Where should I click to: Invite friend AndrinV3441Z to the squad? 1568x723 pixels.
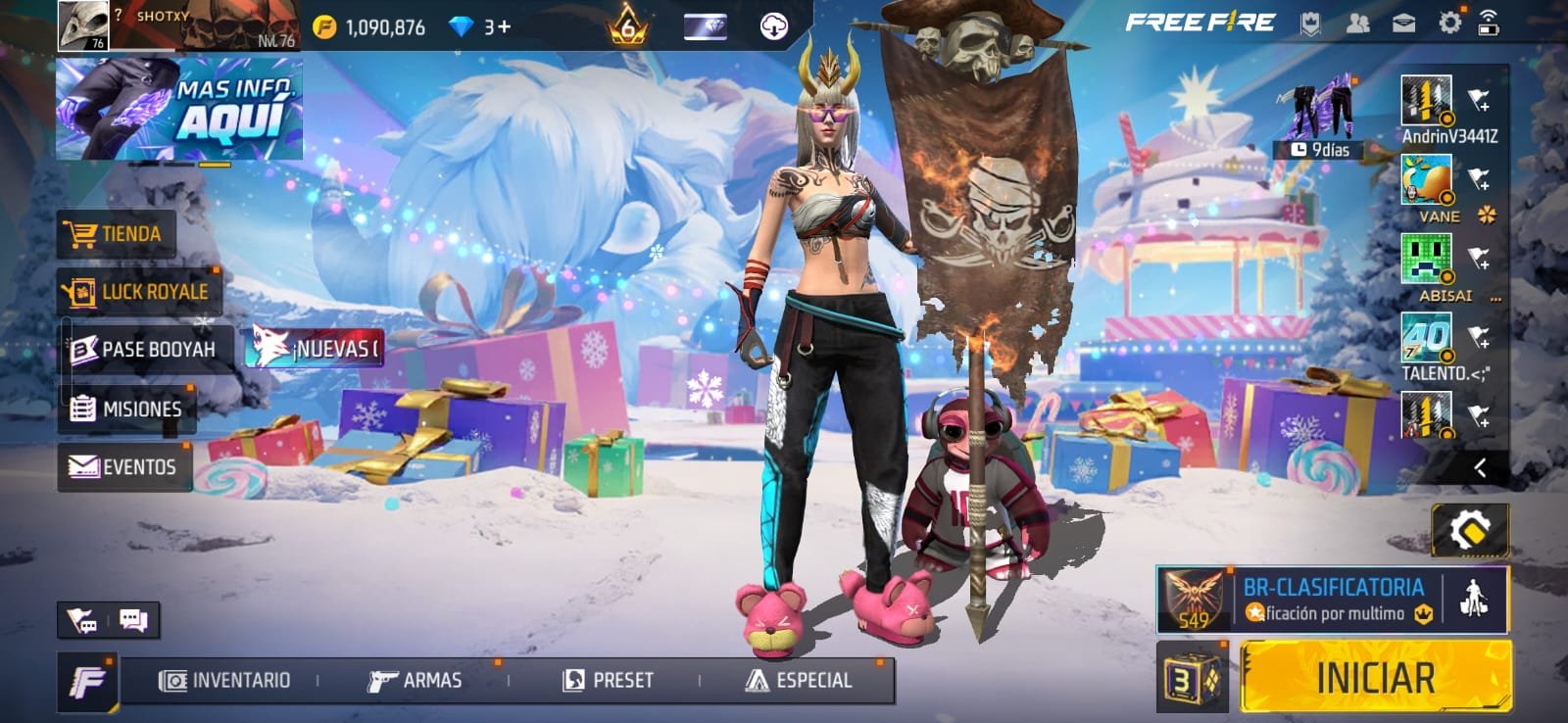(1479, 100)
